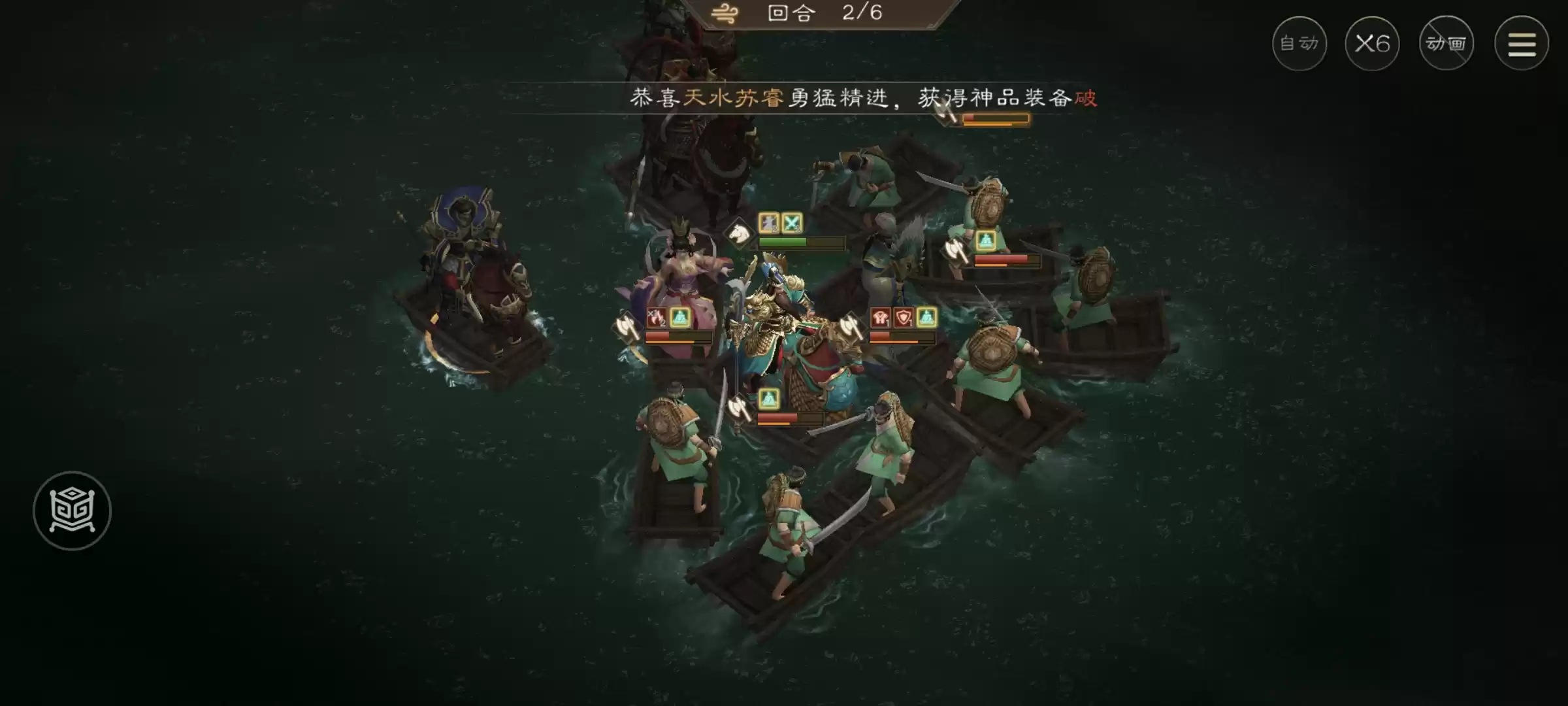Viewport: 1568px width, 706px height.
Task: Tap the red armor buff icon showing 1
Action: 880,319
